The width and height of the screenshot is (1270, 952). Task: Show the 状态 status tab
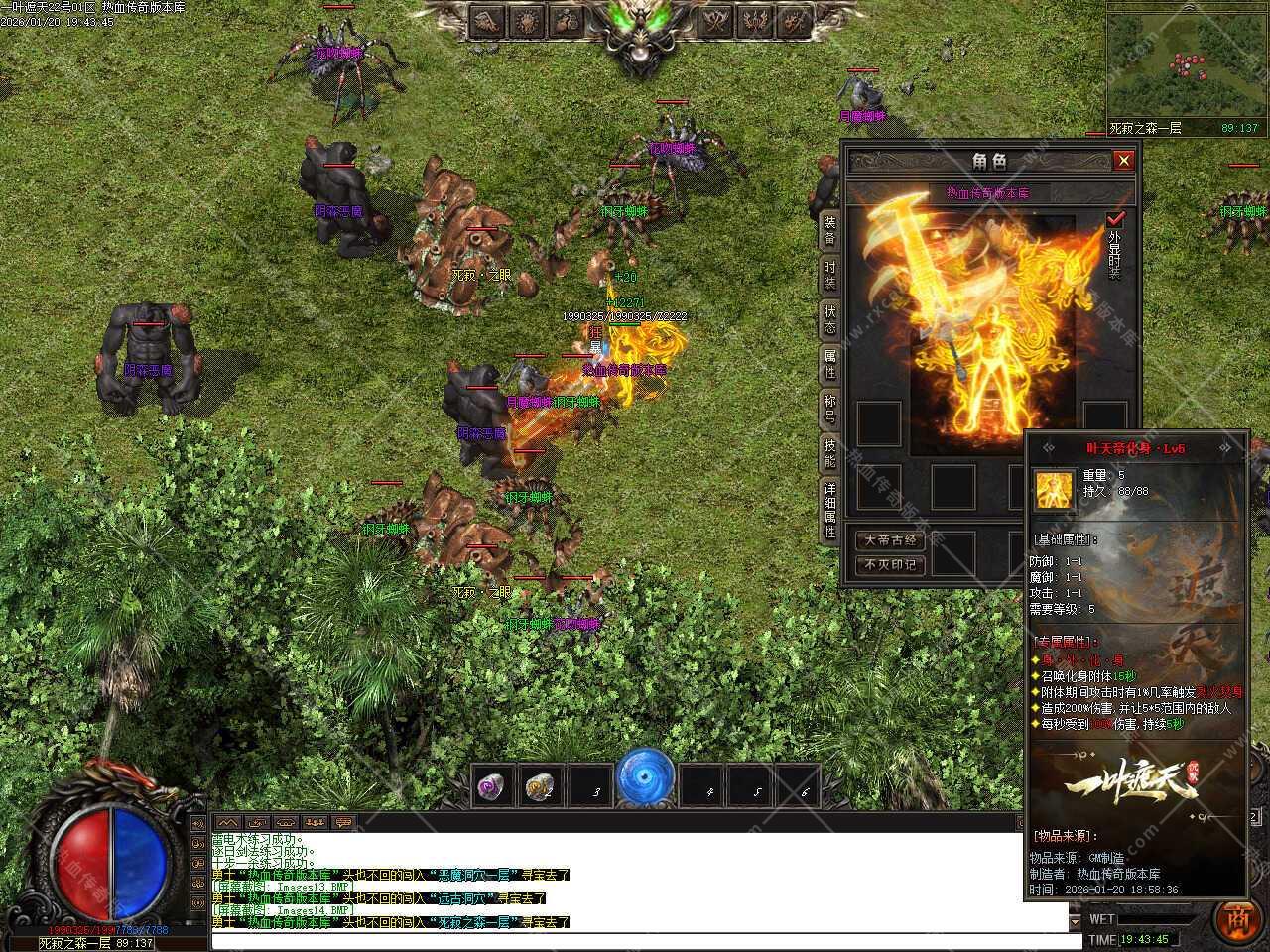tap(829, 320)
